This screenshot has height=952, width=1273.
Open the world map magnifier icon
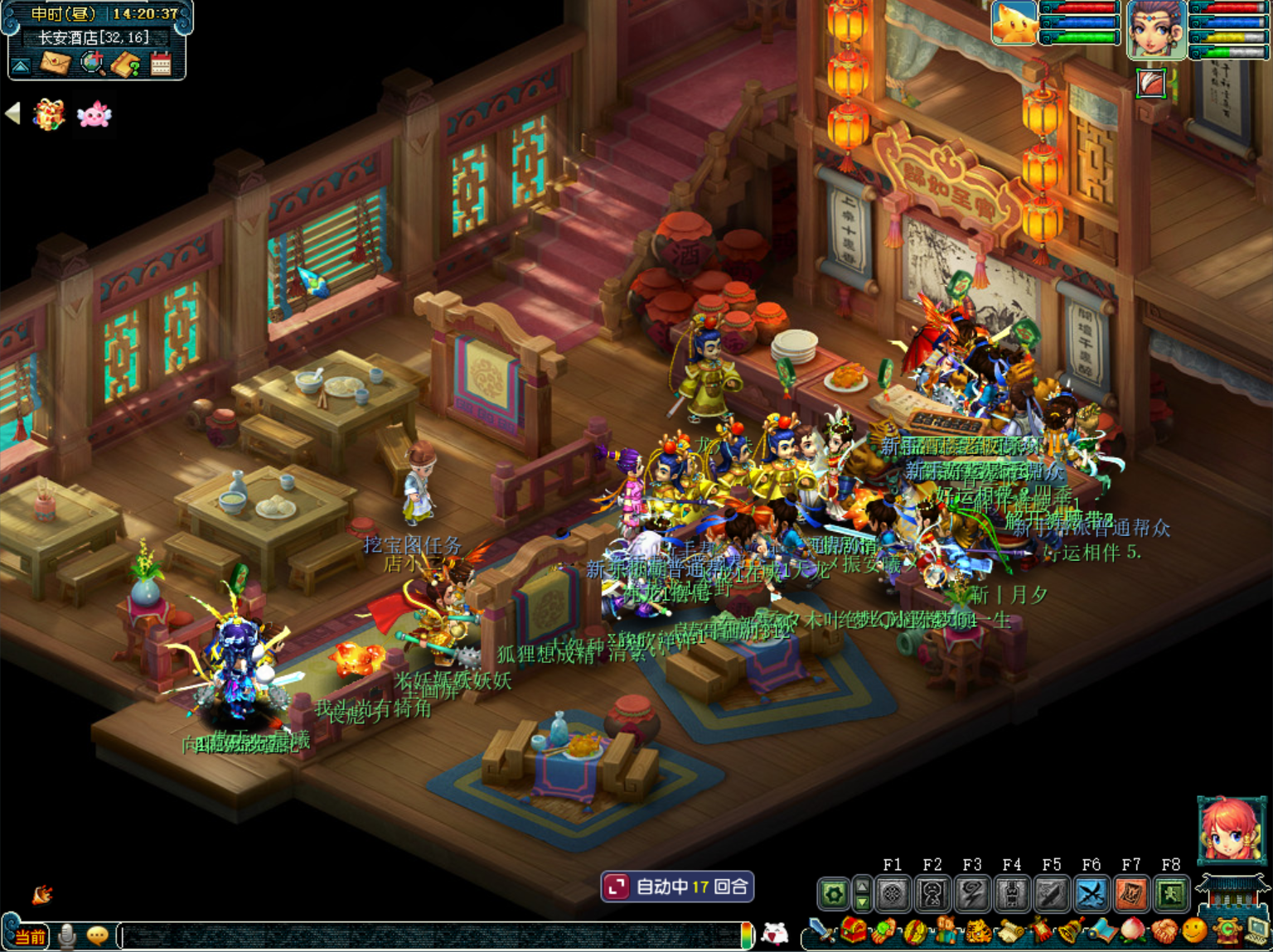pyautogui.click(x=93, y=63)
